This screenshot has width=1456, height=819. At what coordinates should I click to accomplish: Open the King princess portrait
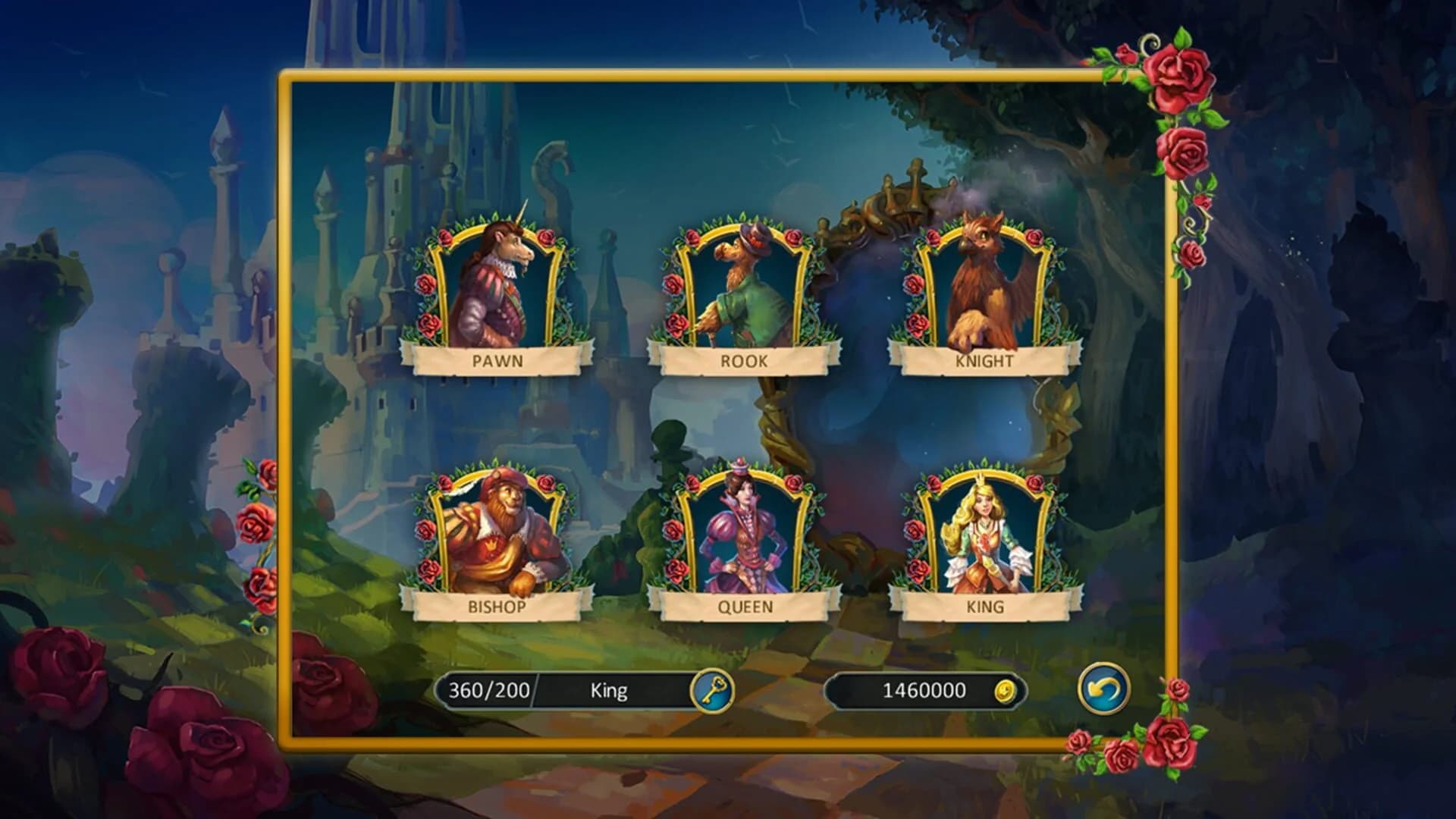click(x=982, y=531)
